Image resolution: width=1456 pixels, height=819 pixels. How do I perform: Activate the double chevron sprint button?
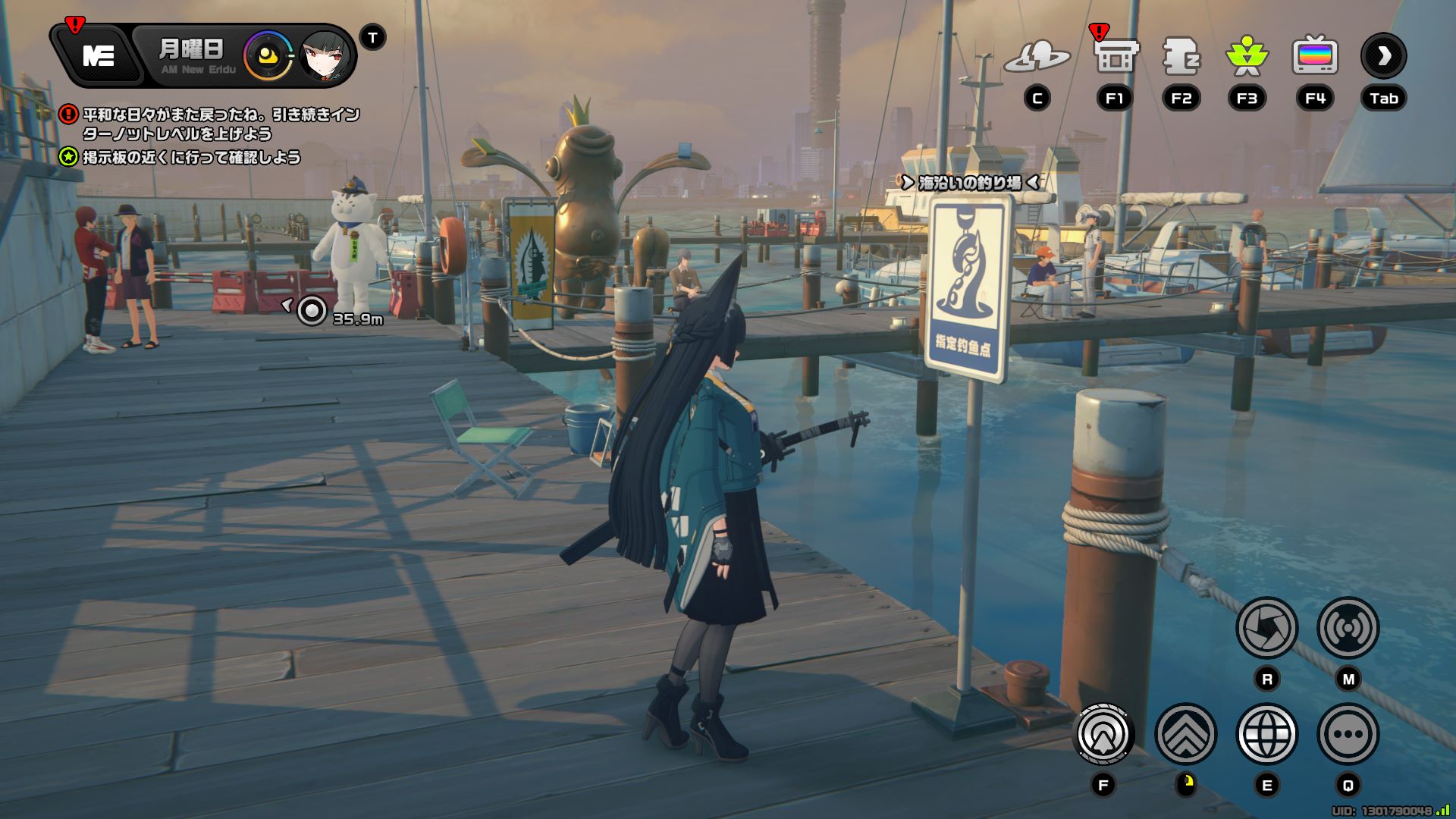[1185, 734]
